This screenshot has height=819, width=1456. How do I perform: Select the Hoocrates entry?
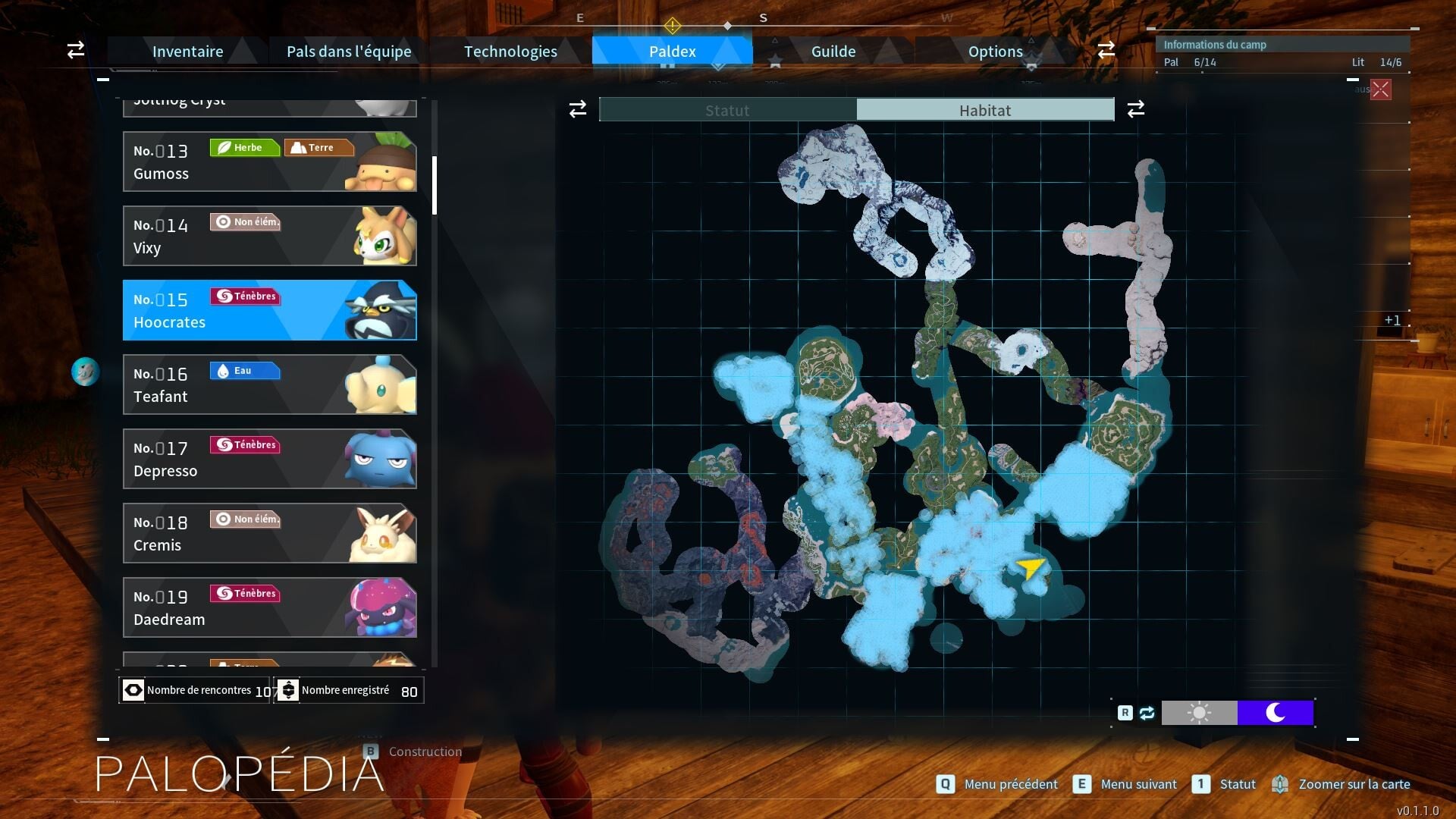[x=269, y=310]
